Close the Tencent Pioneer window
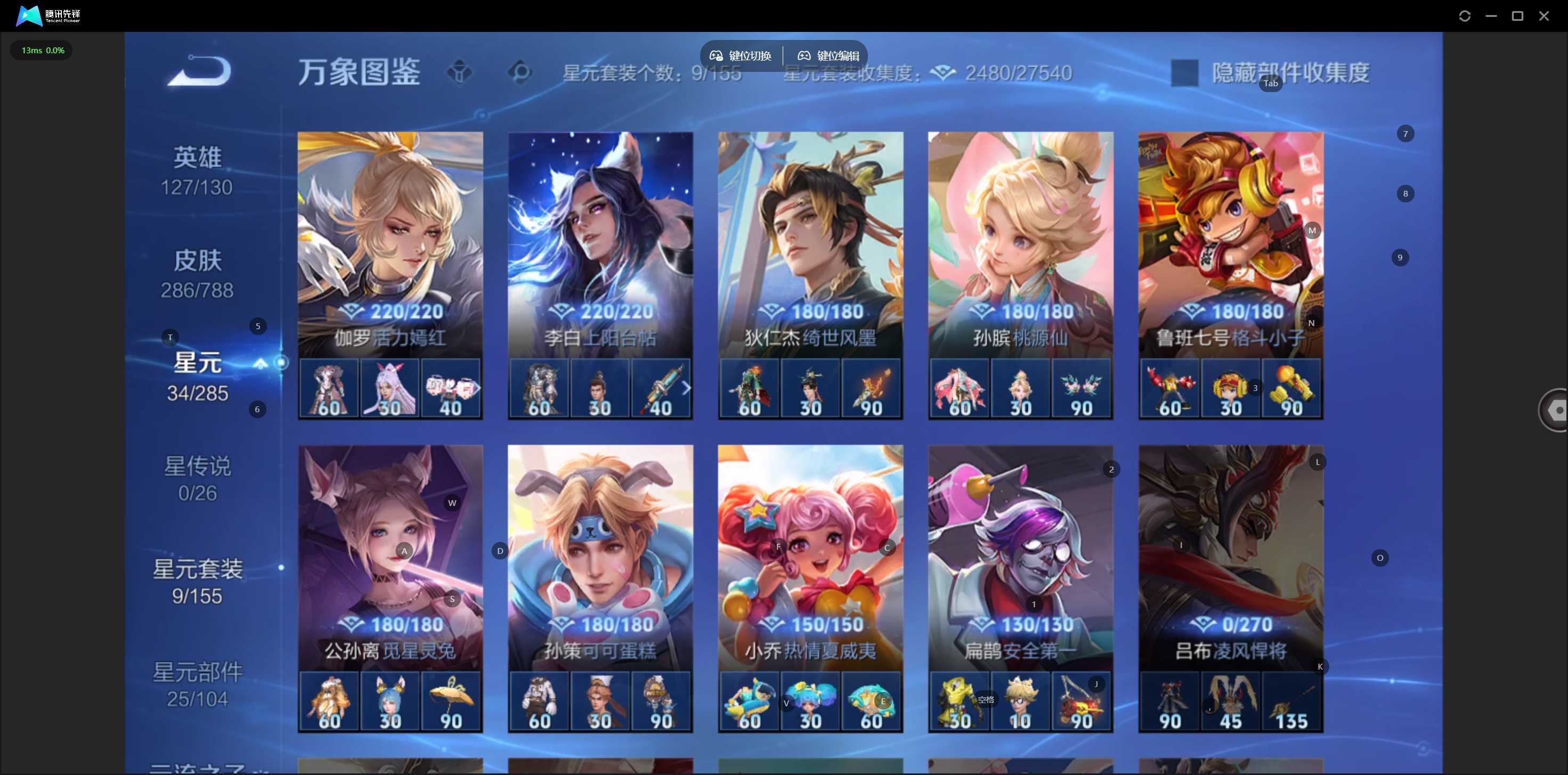Viewport: 1568px width, 775px height. (1543, 16)
